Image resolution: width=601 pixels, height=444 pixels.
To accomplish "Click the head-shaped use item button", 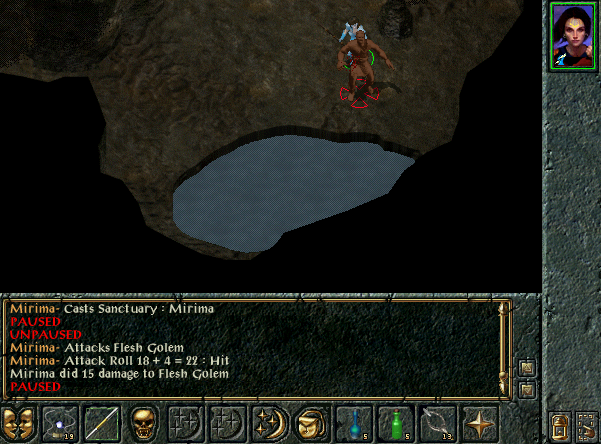I will pos(311,424).
